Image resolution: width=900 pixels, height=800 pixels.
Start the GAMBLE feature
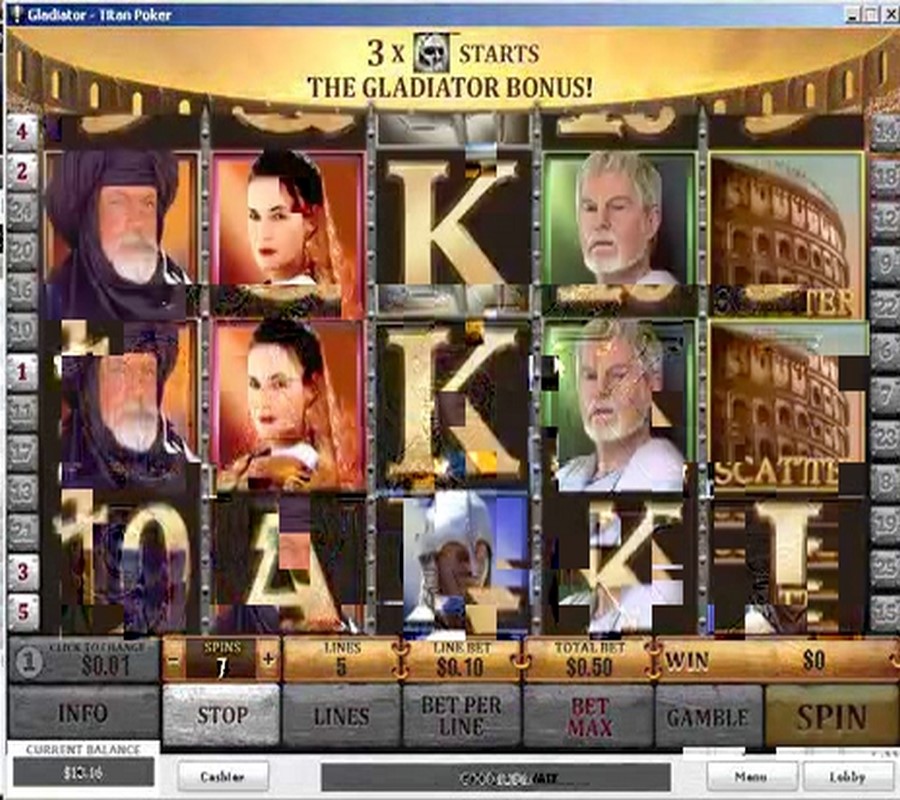[708, 716]
